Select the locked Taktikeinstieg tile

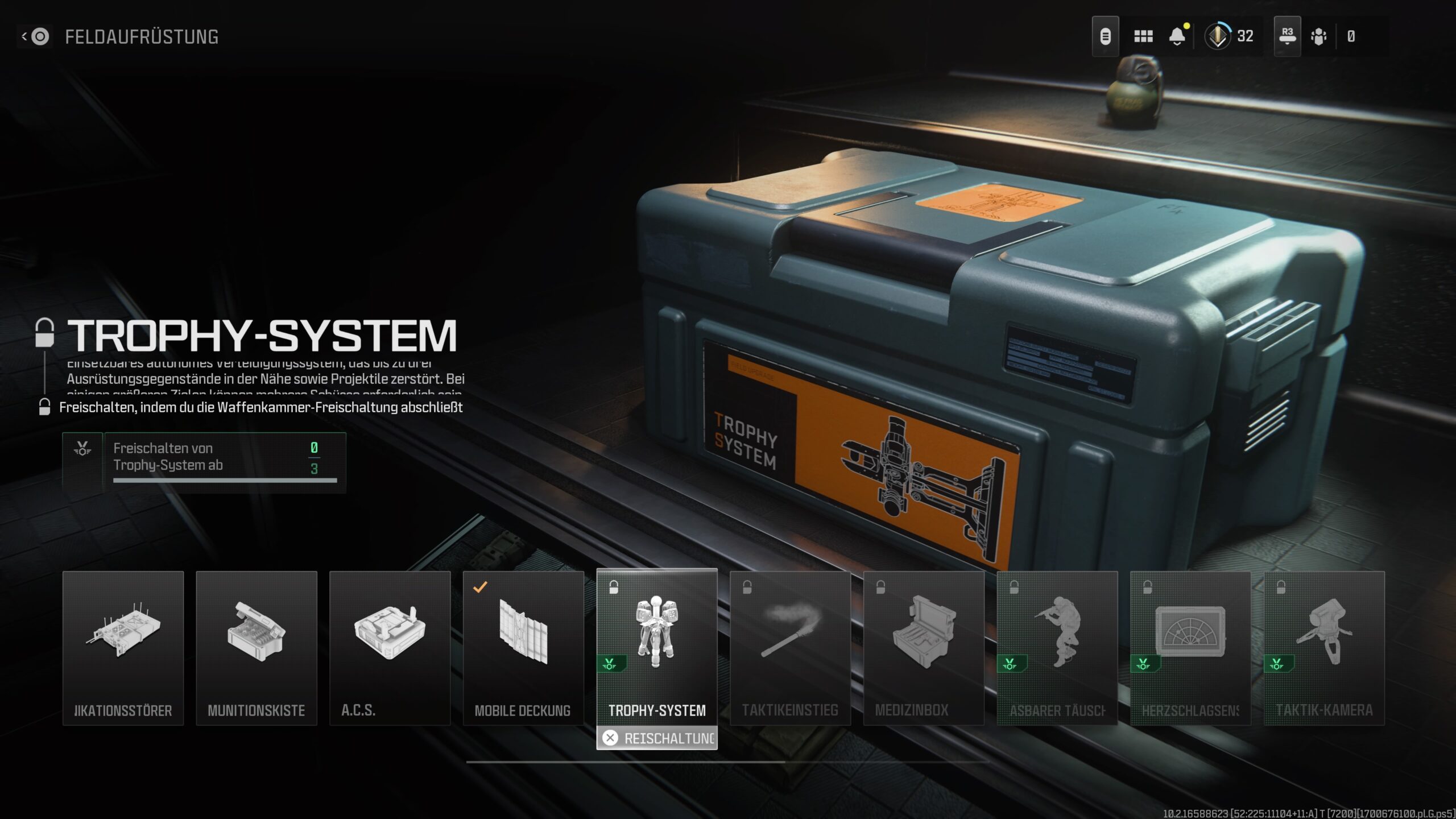tap(790, 648)
